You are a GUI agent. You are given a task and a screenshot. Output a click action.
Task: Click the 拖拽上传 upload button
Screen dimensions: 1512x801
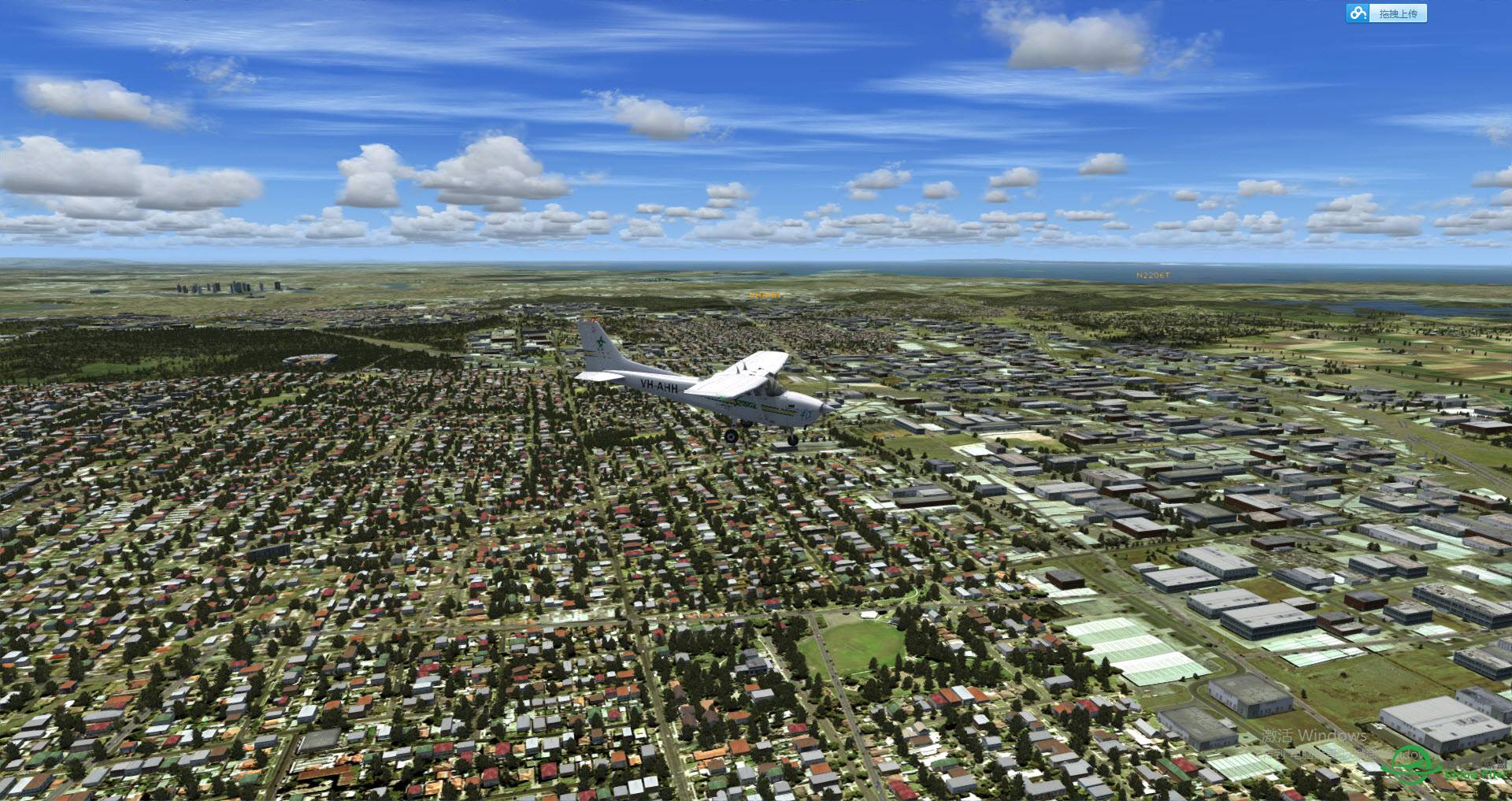[x=1398, y=13]
